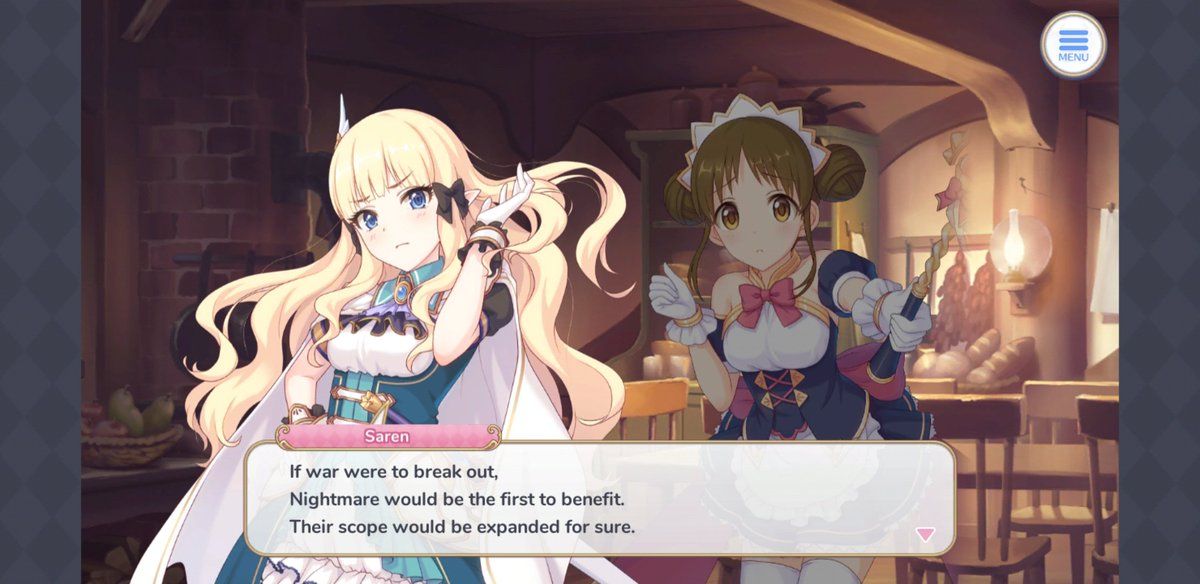The width and height of the screenshot is (1200, 584).
Task: Advance dialogue with the pink arrow
Action: click(x=925, y=534)
